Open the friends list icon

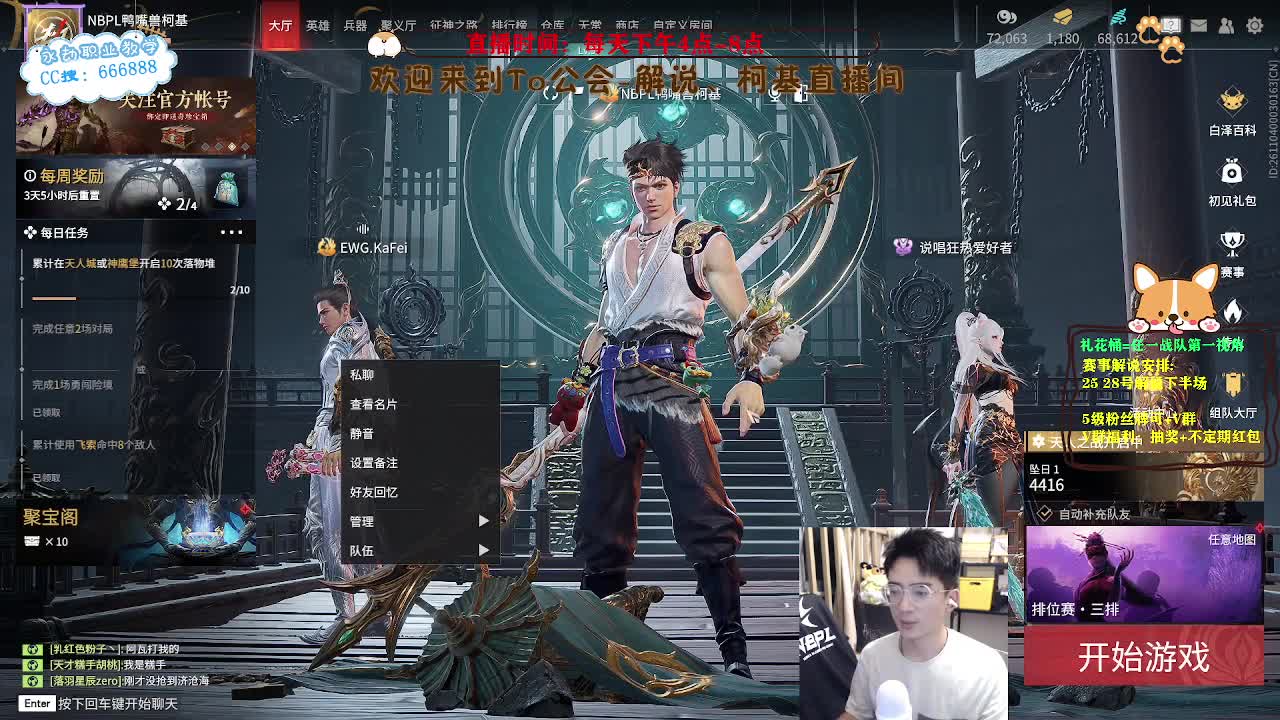coord(1226,25)
